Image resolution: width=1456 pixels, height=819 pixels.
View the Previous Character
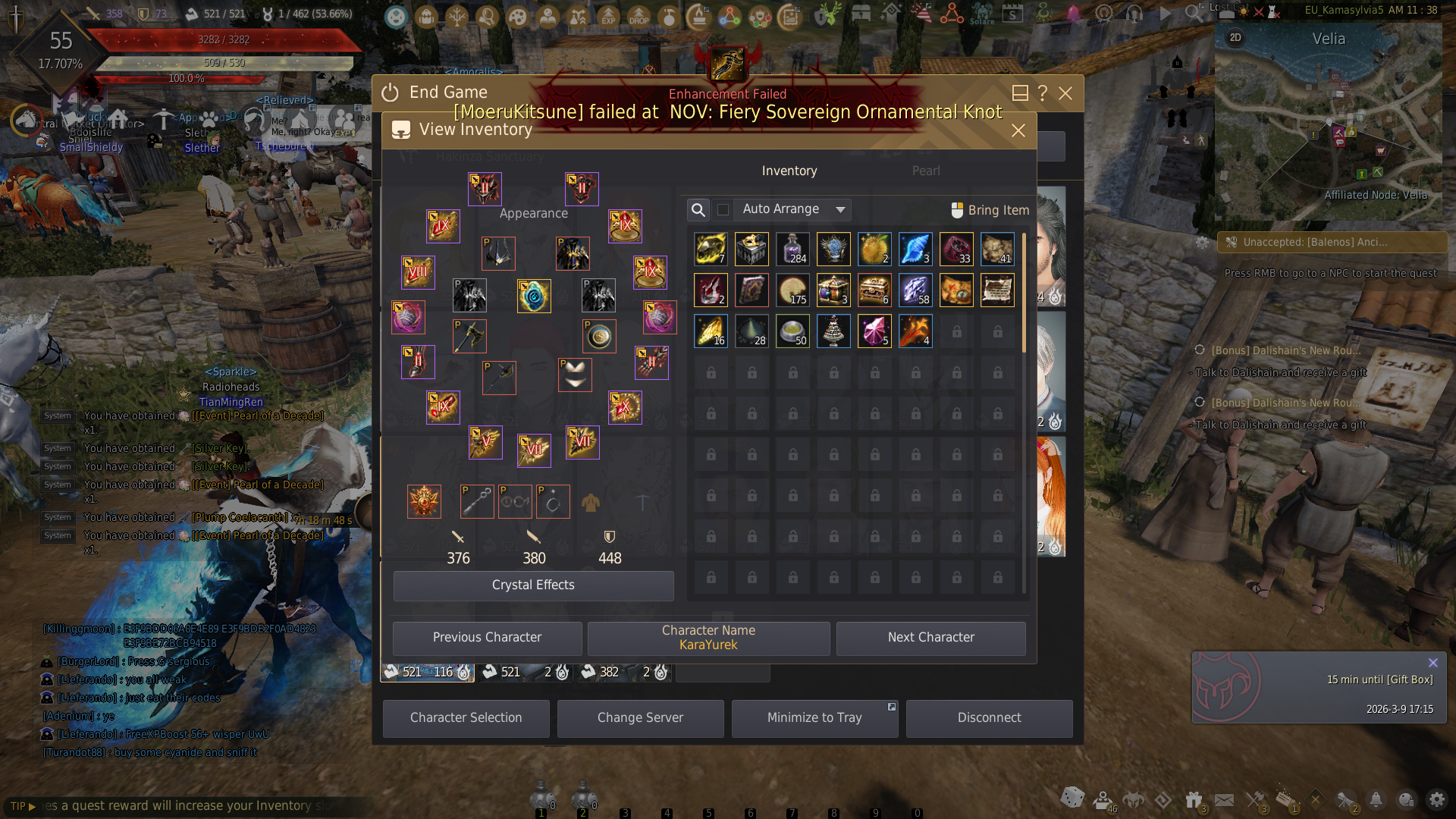[487, 638]
